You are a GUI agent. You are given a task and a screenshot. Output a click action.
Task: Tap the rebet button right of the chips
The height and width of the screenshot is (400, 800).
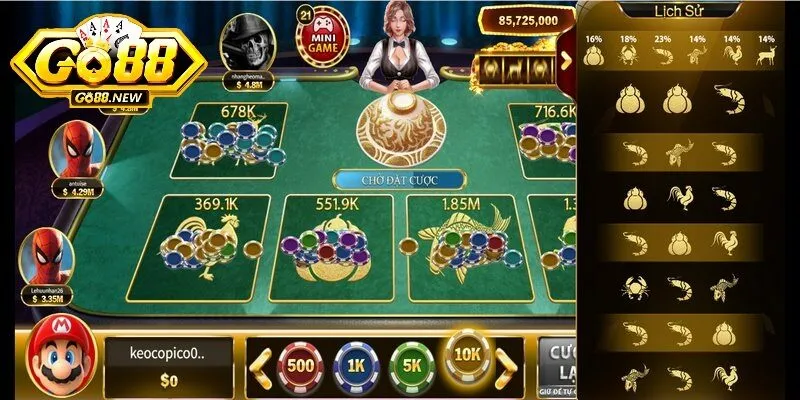pyautogui.click(x=557, y=363)
